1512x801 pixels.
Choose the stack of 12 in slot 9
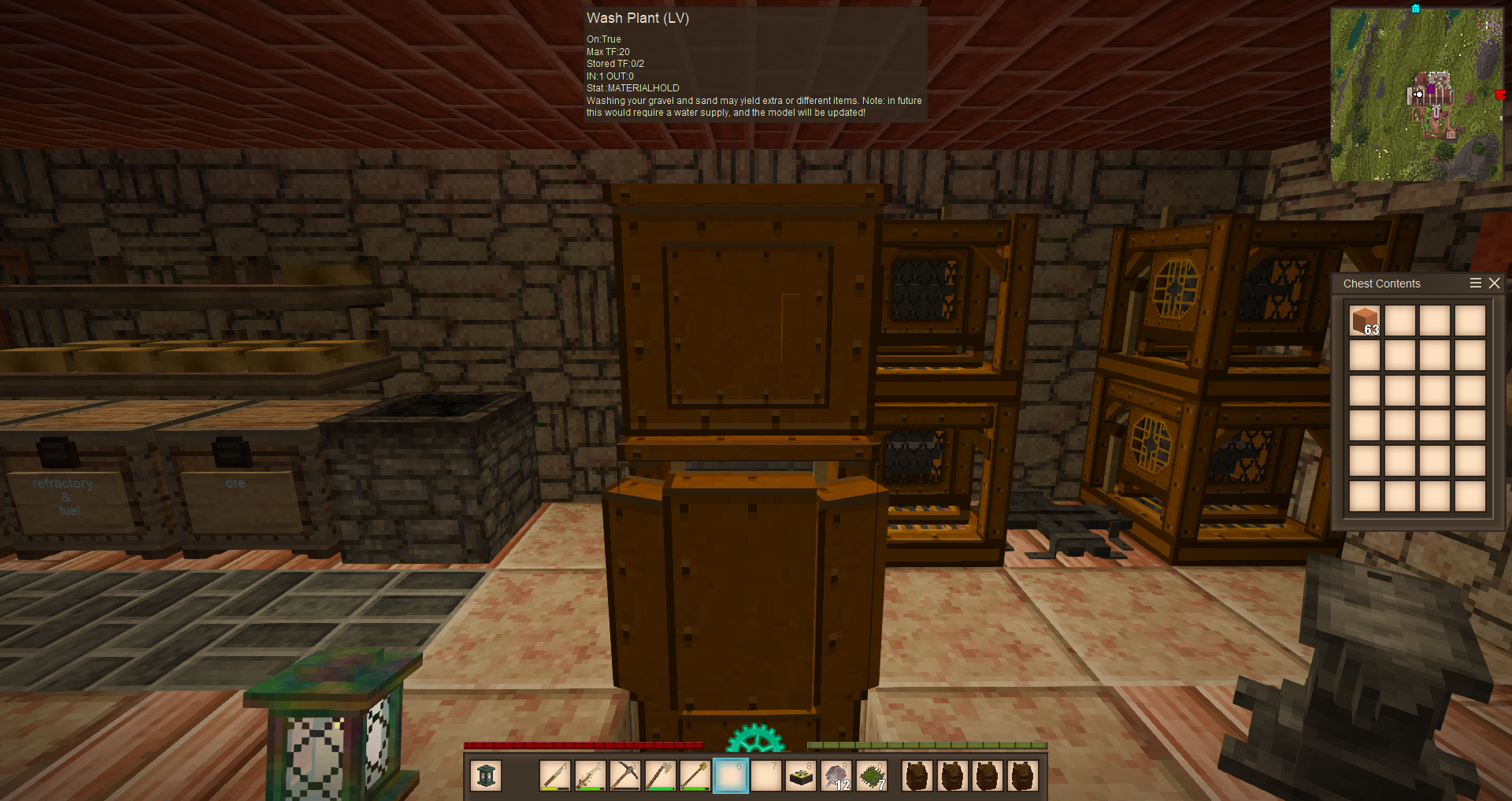[836, 776]
